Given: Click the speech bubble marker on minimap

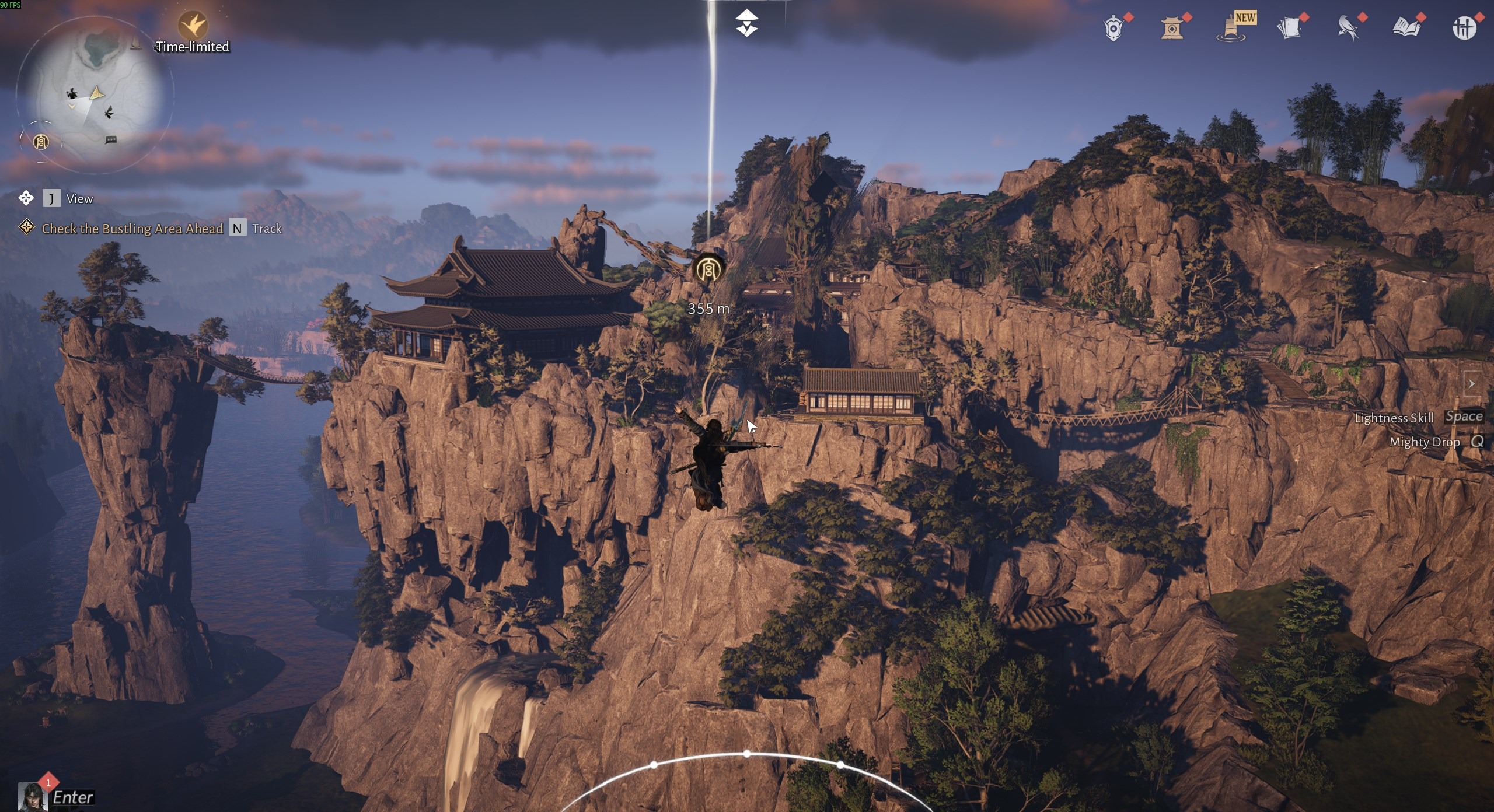Looking at the screenshot, I should (111, 140).
